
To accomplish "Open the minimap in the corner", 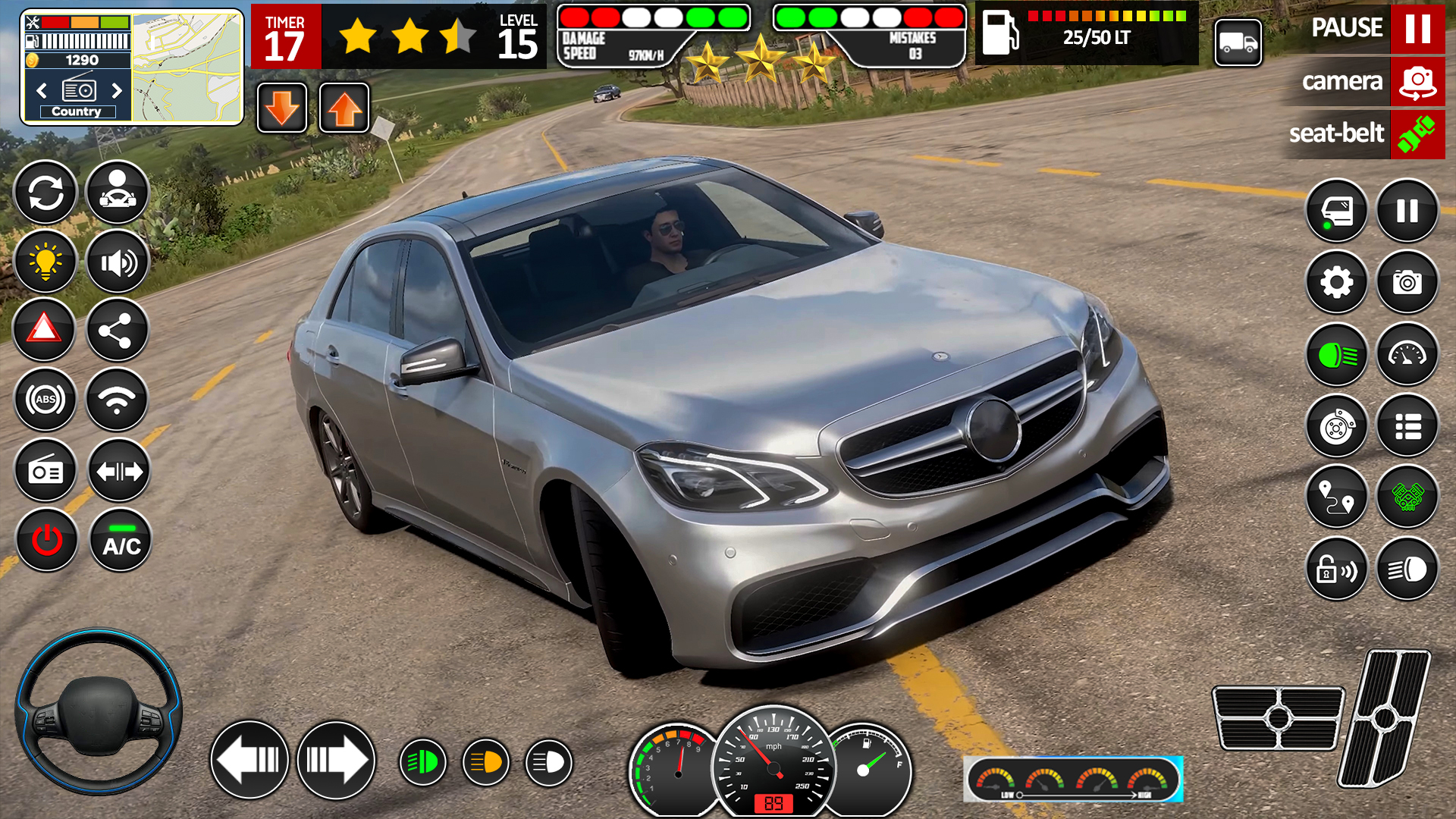I will [187, 68].
